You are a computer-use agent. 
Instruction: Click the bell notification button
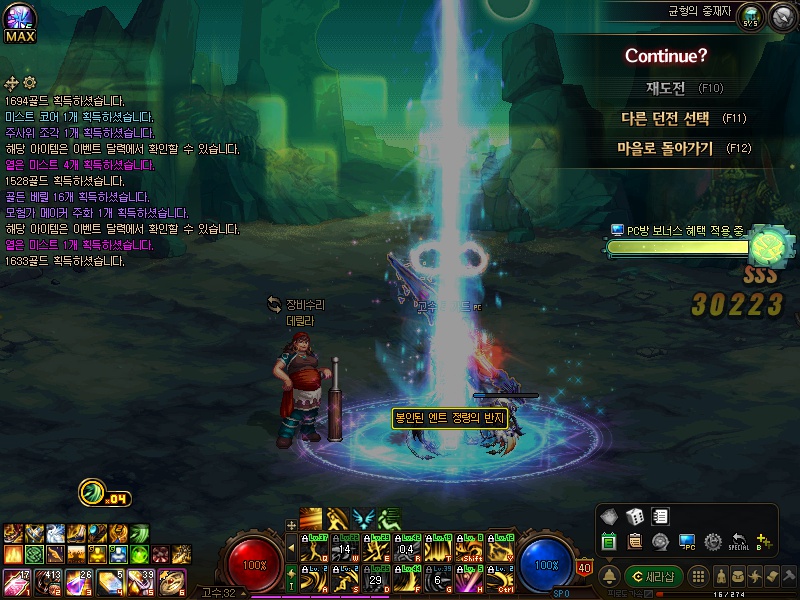tap(608, 577)
